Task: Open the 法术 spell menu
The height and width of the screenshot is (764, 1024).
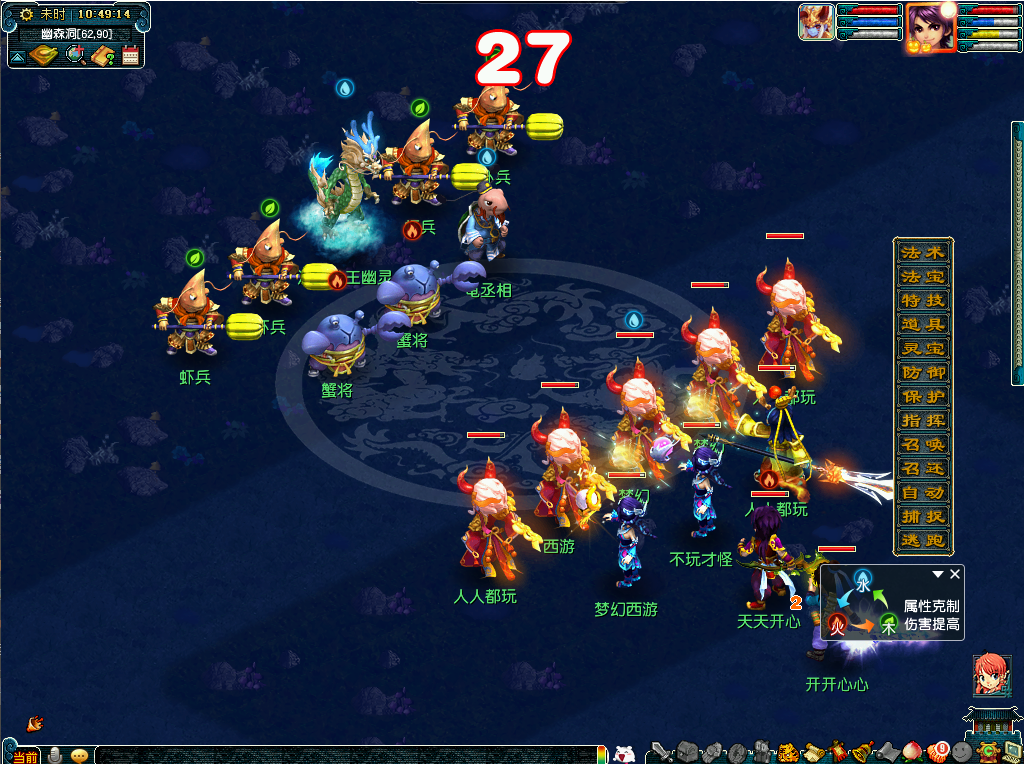Action: tap(921, 253)
